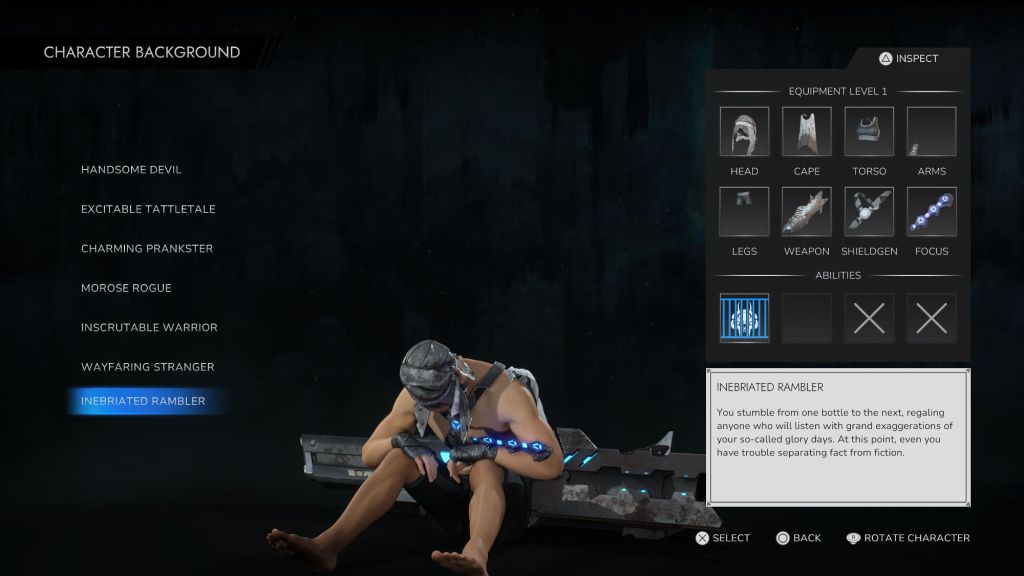
Task: Choose the Excitable Tattletale background
Action: pos(148,209)
